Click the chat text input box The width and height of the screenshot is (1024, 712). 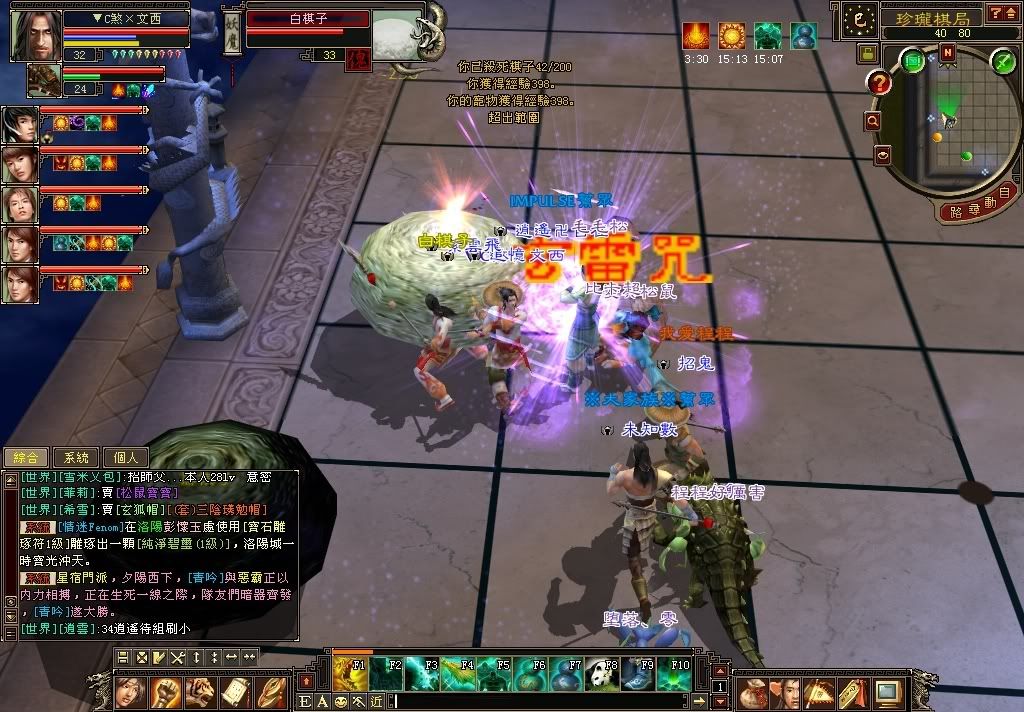pyautogui.click(x=550, y=701)
